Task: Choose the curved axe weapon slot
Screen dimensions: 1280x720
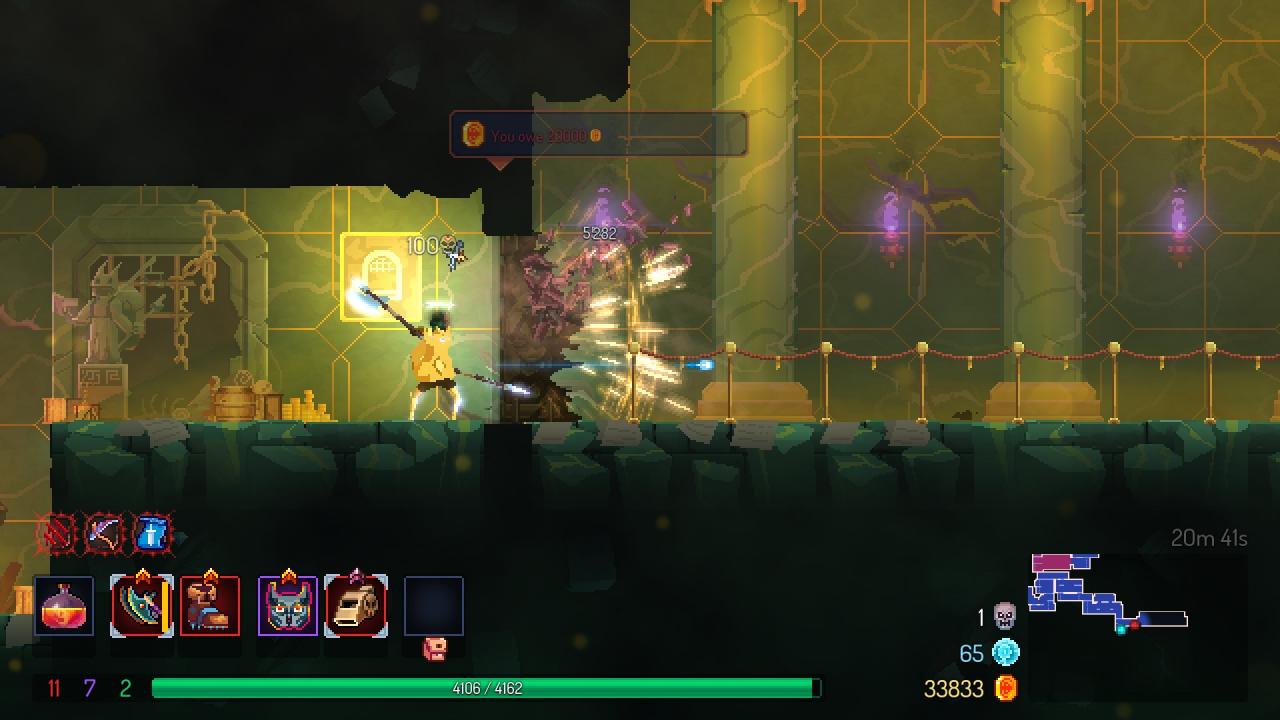Action: [141, 606]
